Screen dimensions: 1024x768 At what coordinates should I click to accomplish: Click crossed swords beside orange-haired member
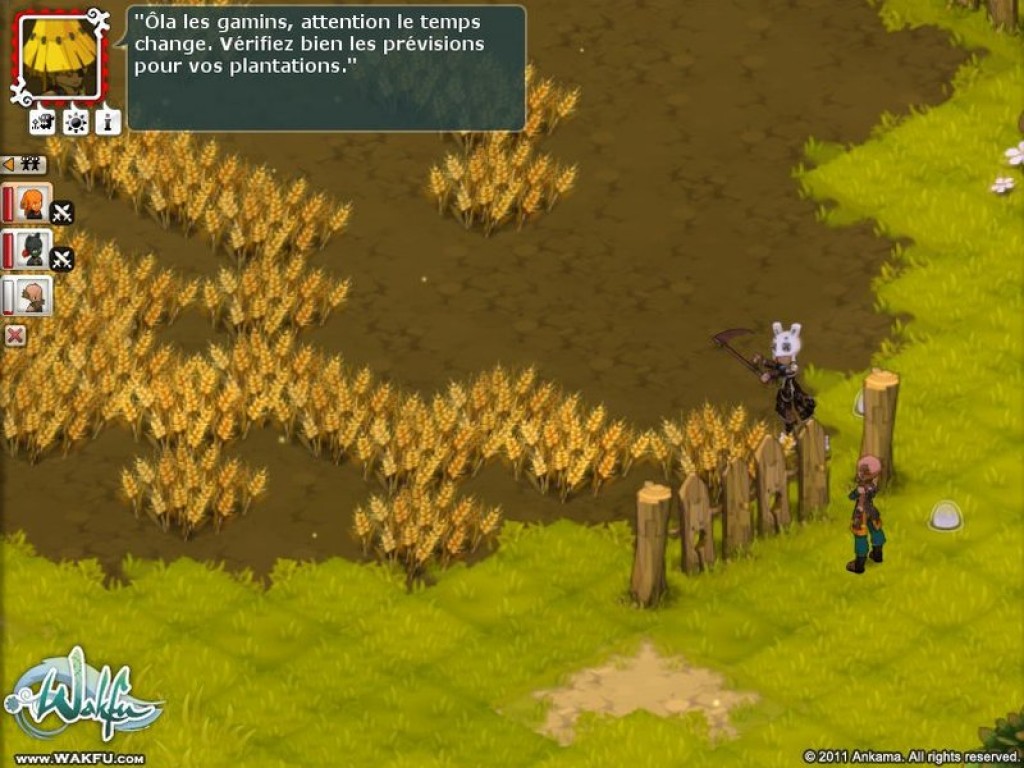point(62,213)
